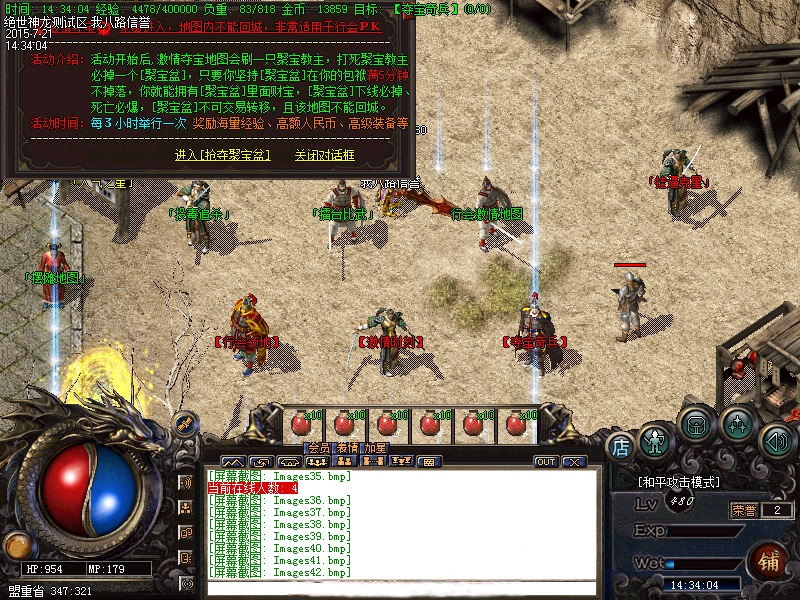Open the 店 shop button
The image size is (800, 600).
coord(621,447)
